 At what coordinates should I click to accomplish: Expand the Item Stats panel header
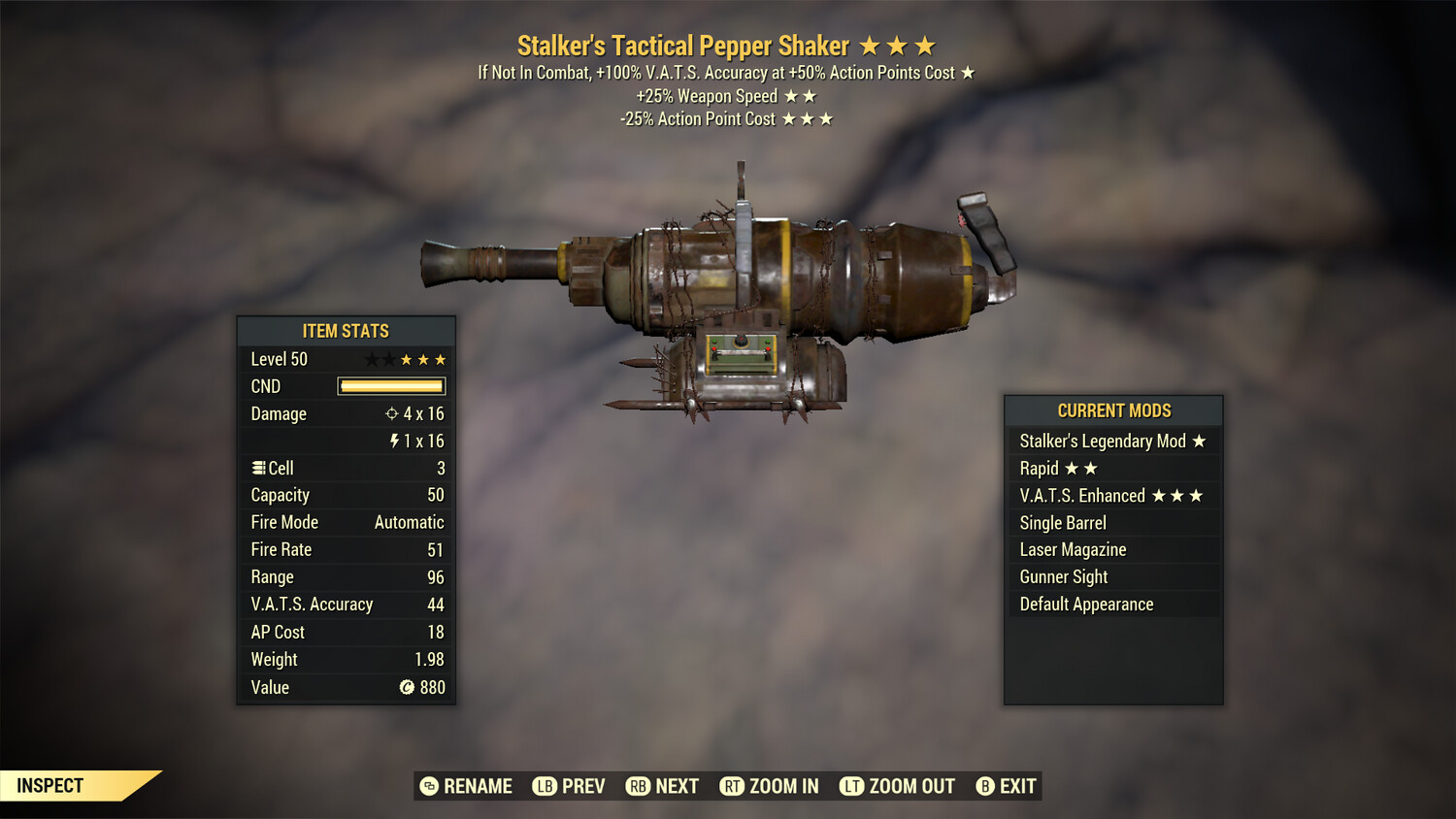(346, 330)
